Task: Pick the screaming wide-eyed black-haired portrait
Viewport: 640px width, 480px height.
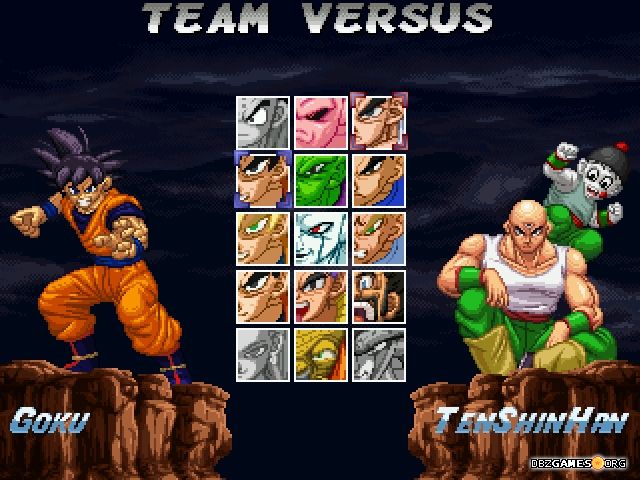Action: 379,296
